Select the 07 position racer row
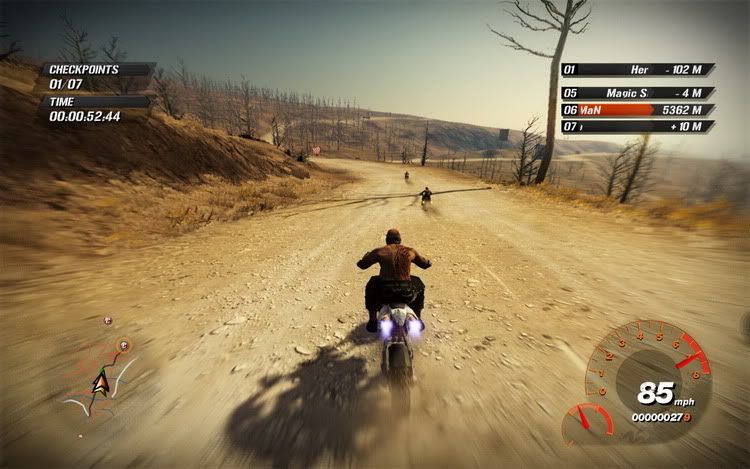This screenshot has width=750, height=469. point(637,127)
